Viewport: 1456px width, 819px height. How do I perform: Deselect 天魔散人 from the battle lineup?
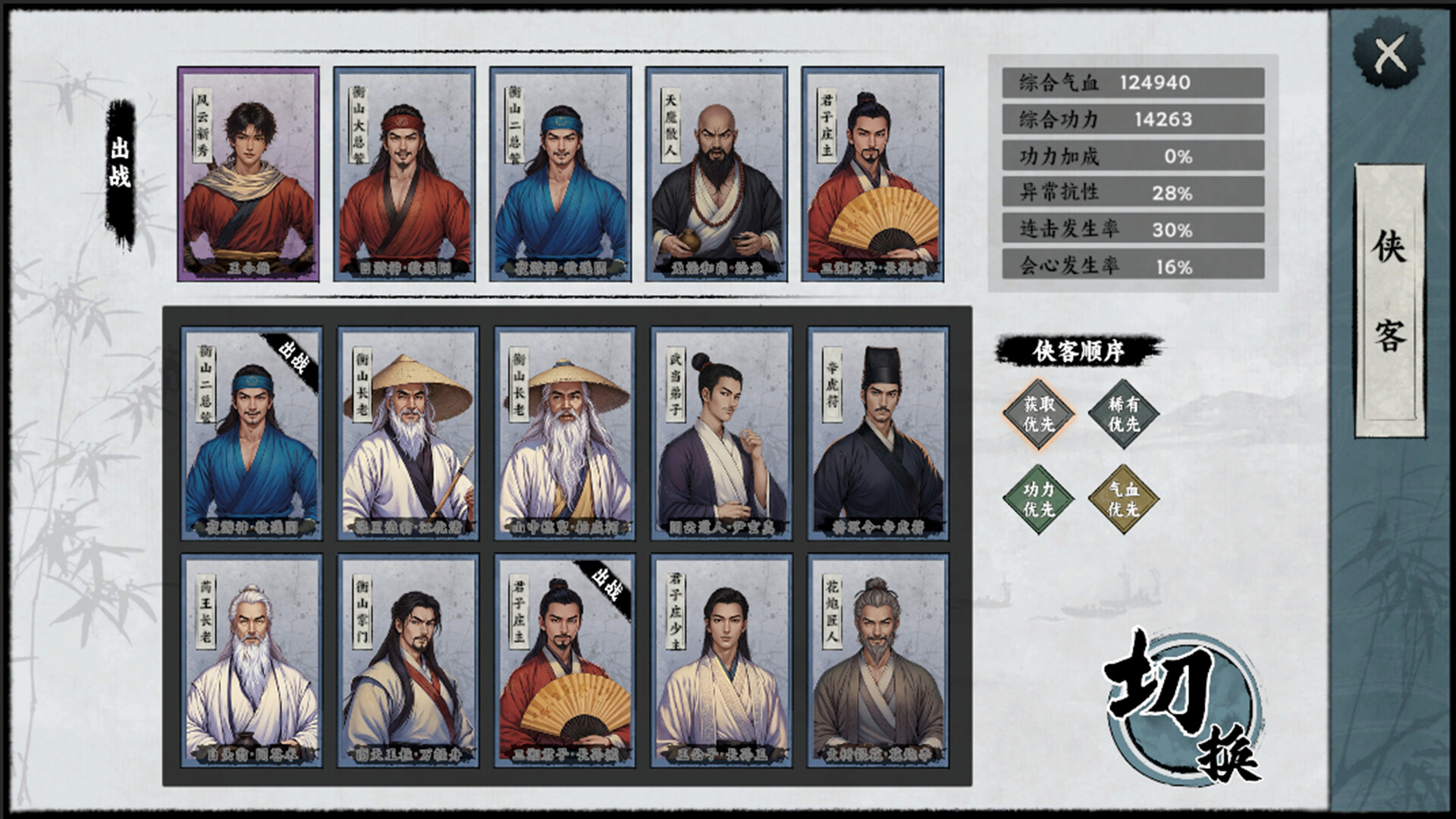coord(714,174)
